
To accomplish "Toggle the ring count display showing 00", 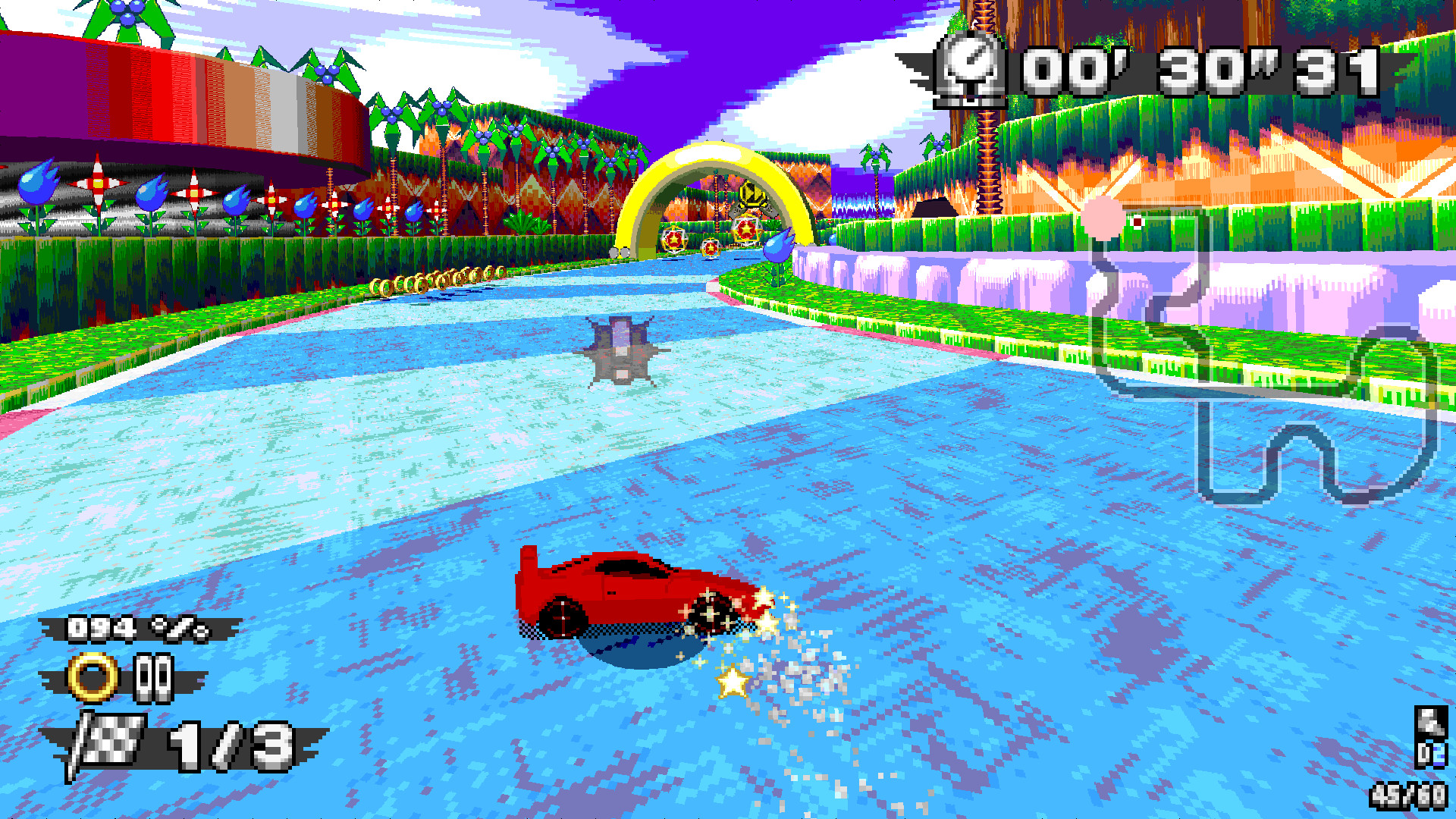I will point(152,676).
